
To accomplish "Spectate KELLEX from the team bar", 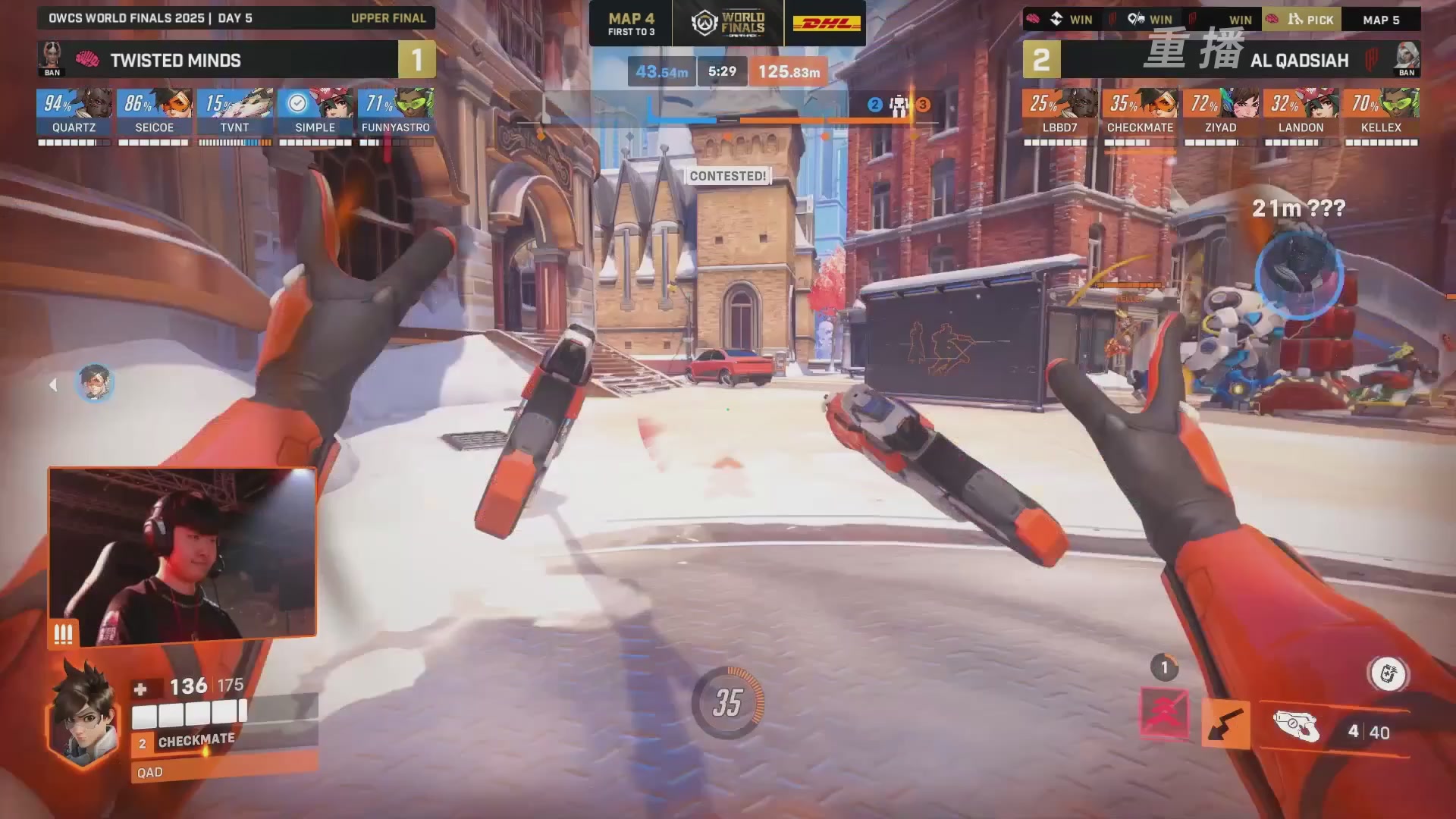I will [x=1381, y=114].
